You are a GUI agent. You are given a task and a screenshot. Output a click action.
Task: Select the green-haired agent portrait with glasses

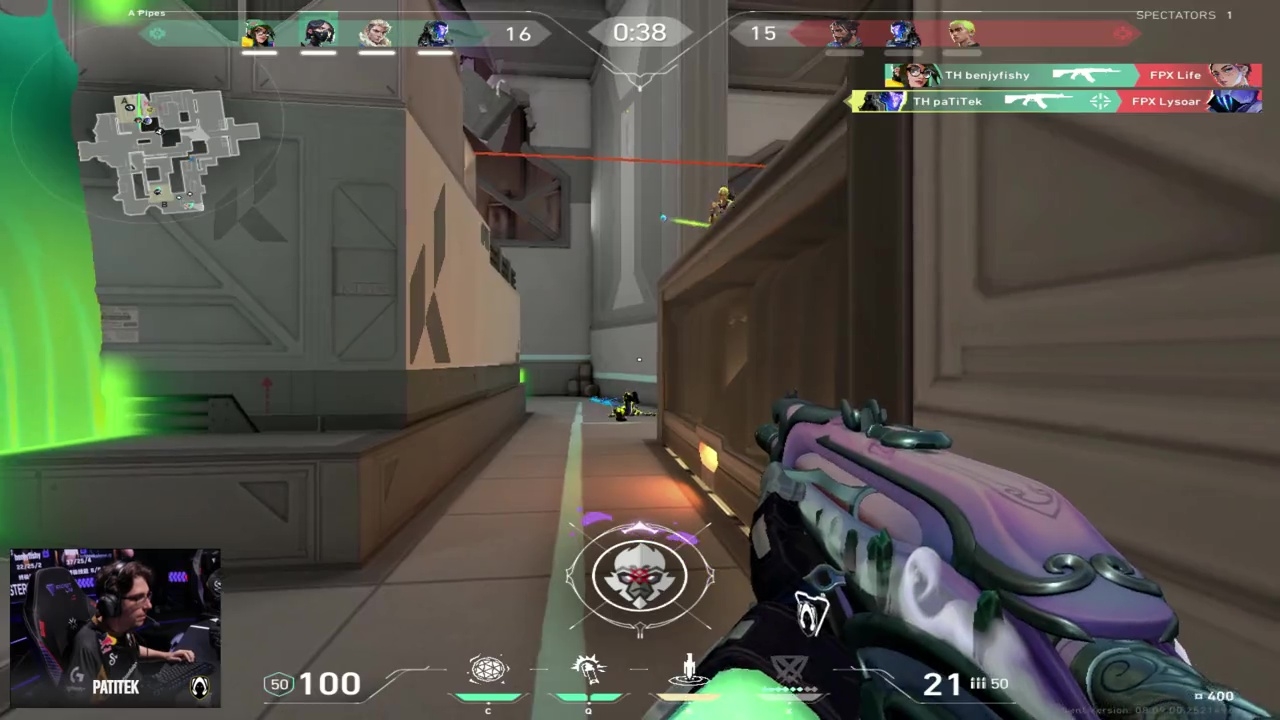pyautogui.click(x=259, y=34)
